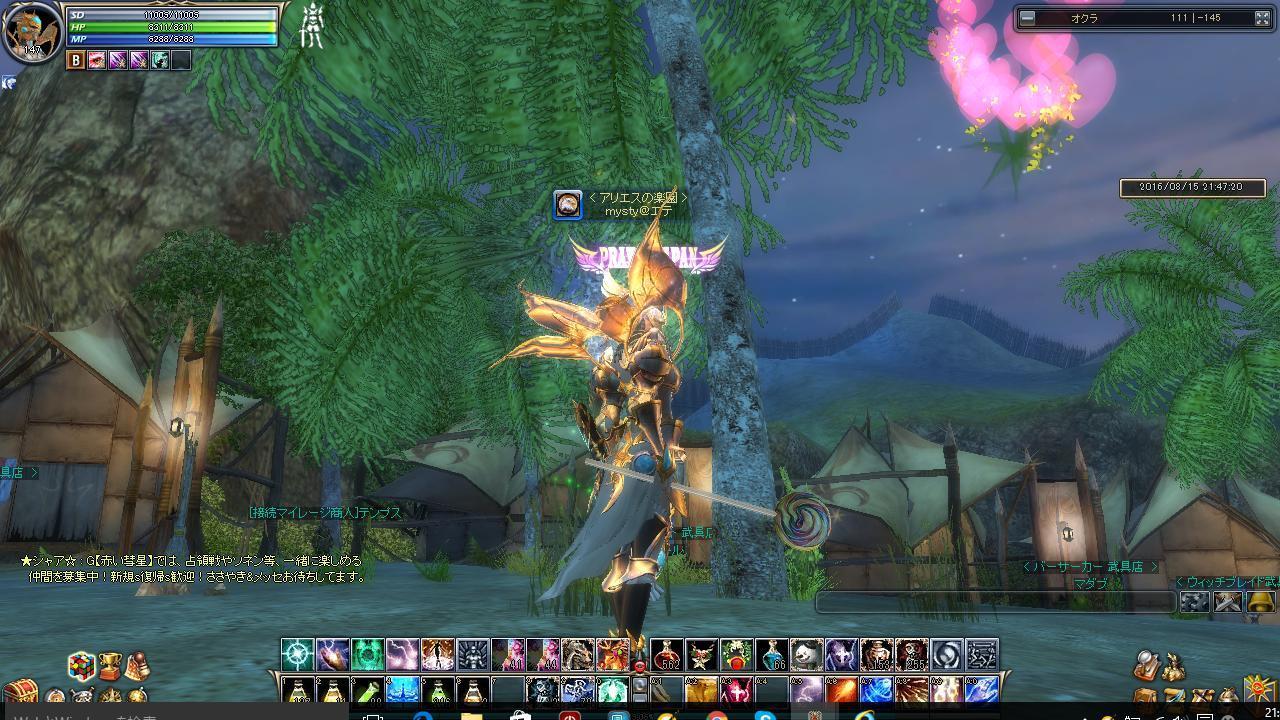Activate the snowman item on the hotbar
Image resolution: width=1280 pixels, height=720 pixels.
tap(806, 655)
